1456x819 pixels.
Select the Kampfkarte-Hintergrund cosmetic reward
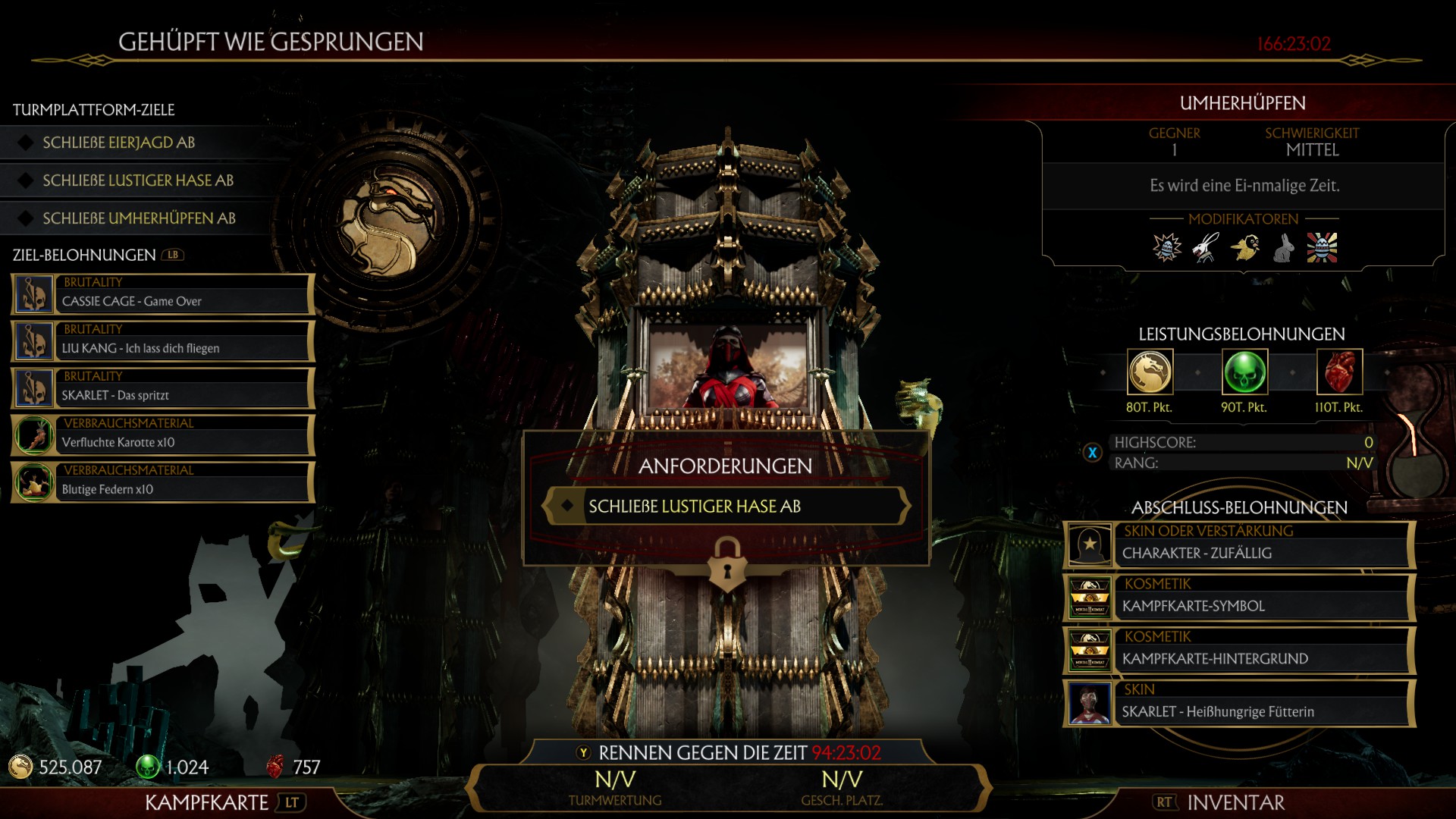1239,651
